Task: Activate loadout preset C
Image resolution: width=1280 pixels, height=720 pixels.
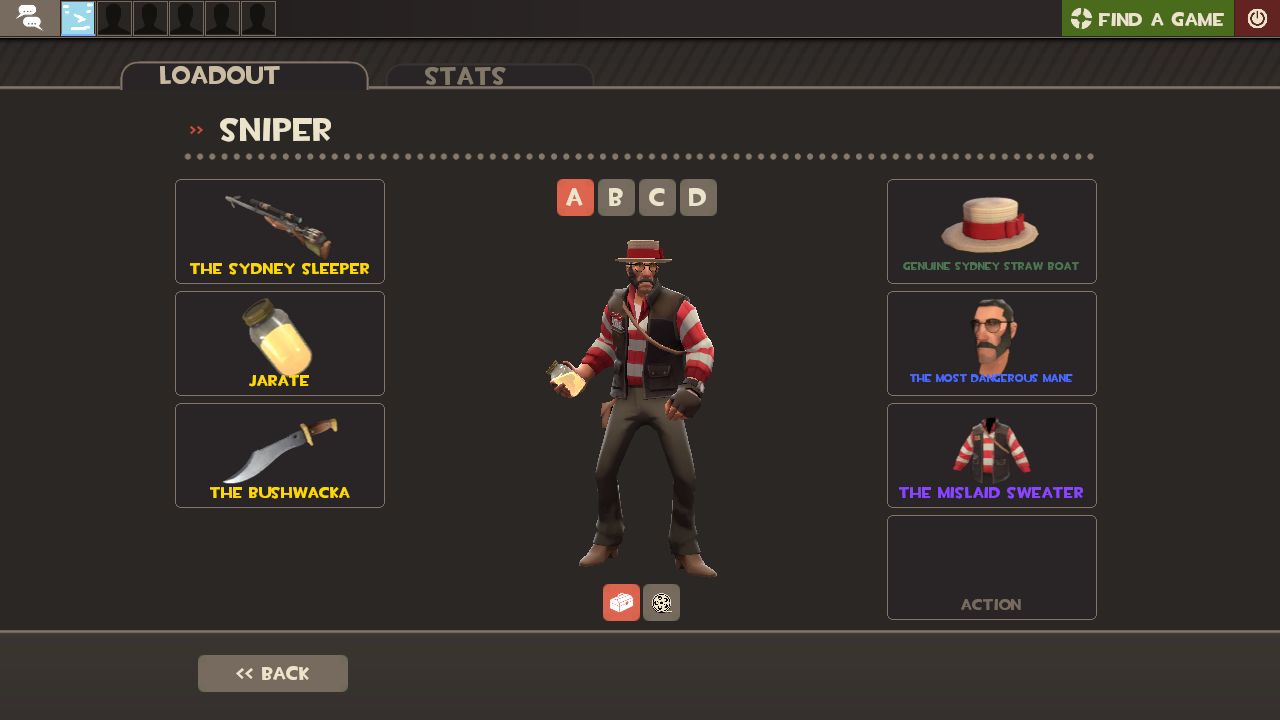Action: [x=657, y=197]
